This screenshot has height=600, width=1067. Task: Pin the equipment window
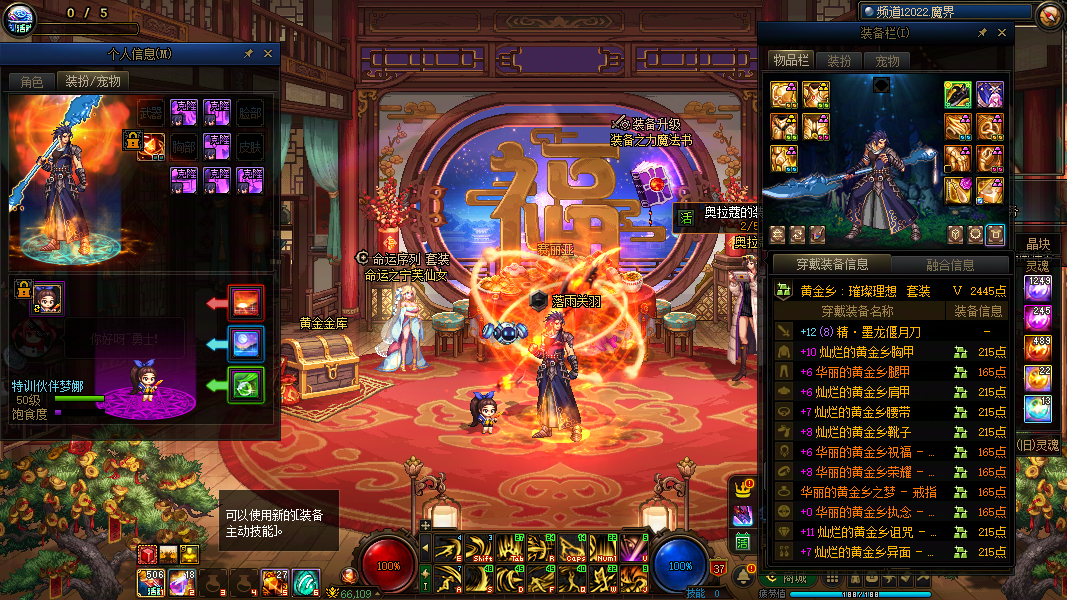pos(982,33)
